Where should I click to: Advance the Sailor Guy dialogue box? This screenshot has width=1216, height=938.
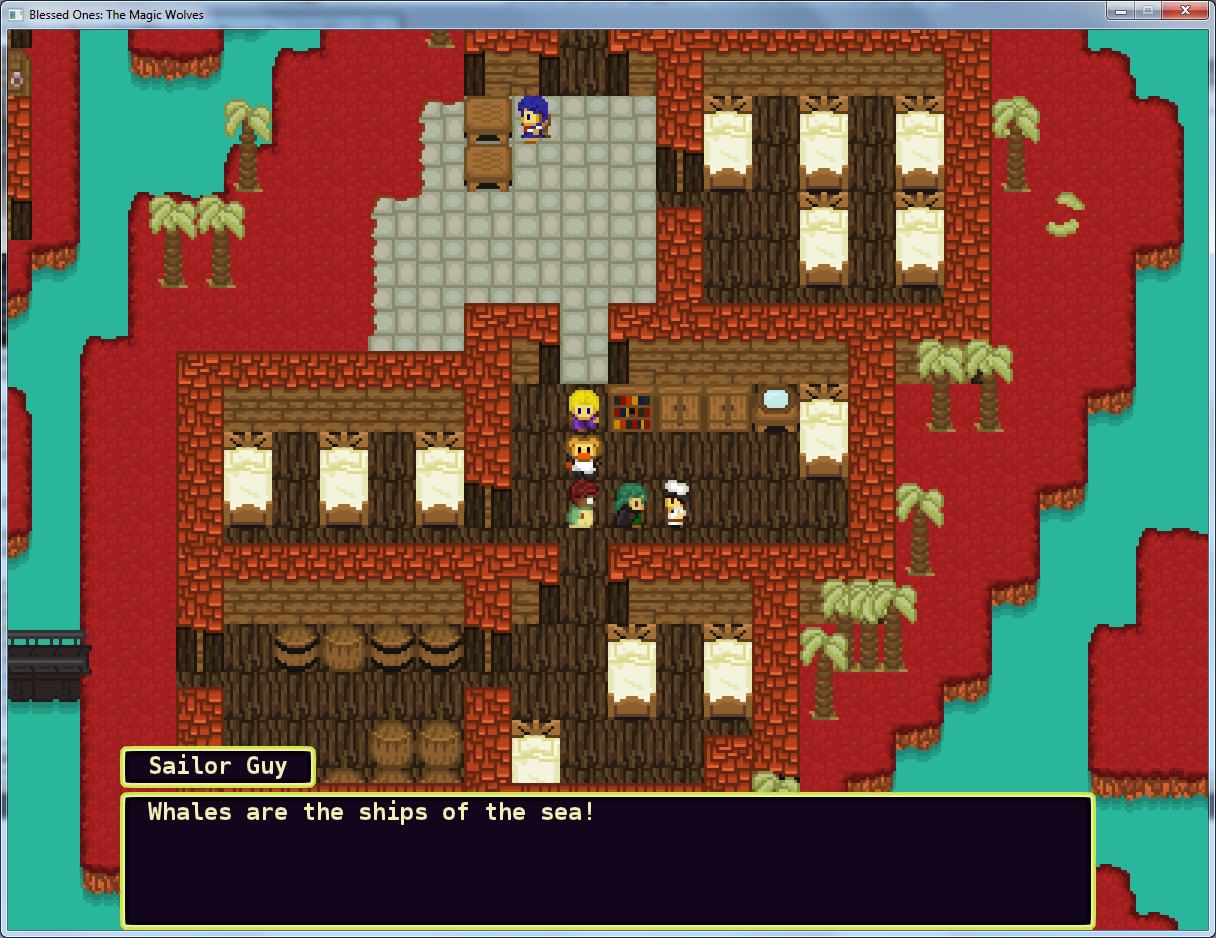click(x=607, y=860)
